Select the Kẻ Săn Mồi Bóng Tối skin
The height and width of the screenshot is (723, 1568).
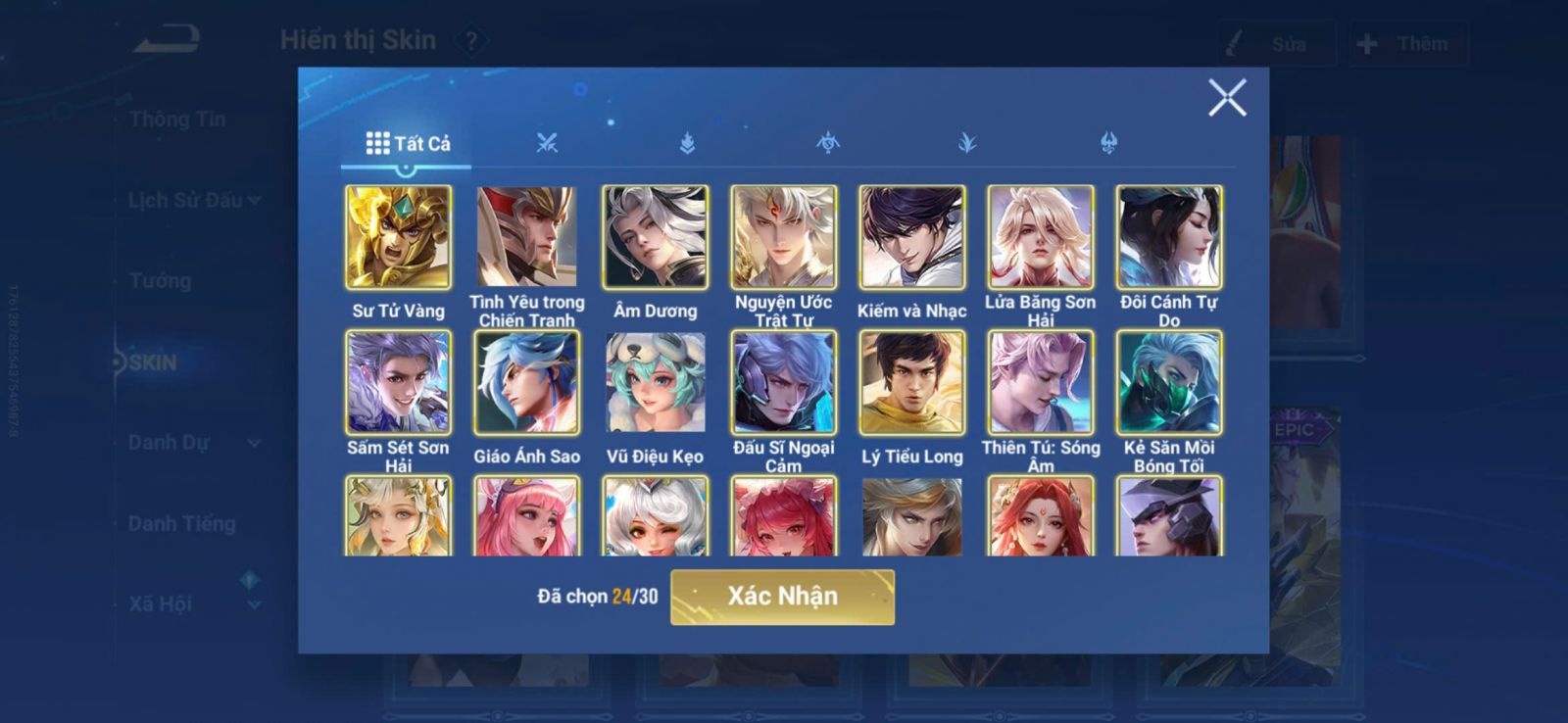point(1168,382)
